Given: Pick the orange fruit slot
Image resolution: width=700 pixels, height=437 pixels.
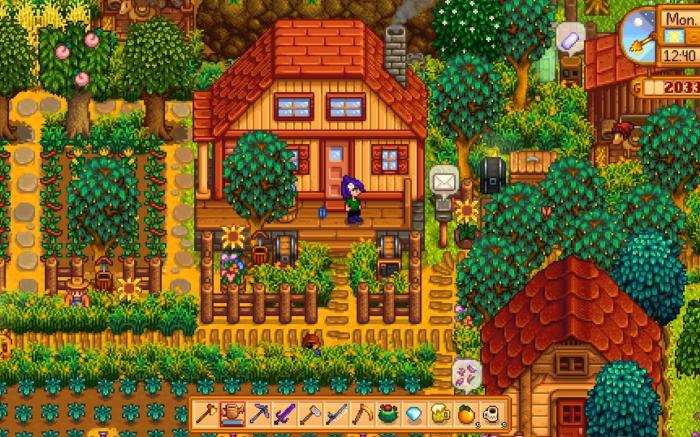Looking at the screenshot, I should (465, 412).
